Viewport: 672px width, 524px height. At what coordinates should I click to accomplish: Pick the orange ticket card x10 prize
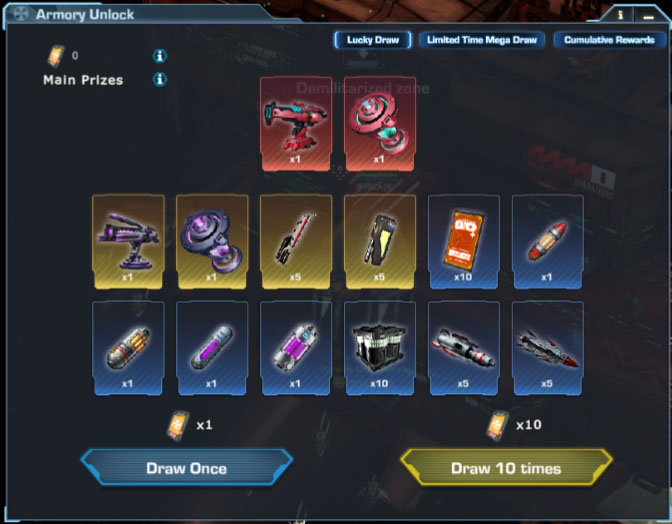click(464, 240)
